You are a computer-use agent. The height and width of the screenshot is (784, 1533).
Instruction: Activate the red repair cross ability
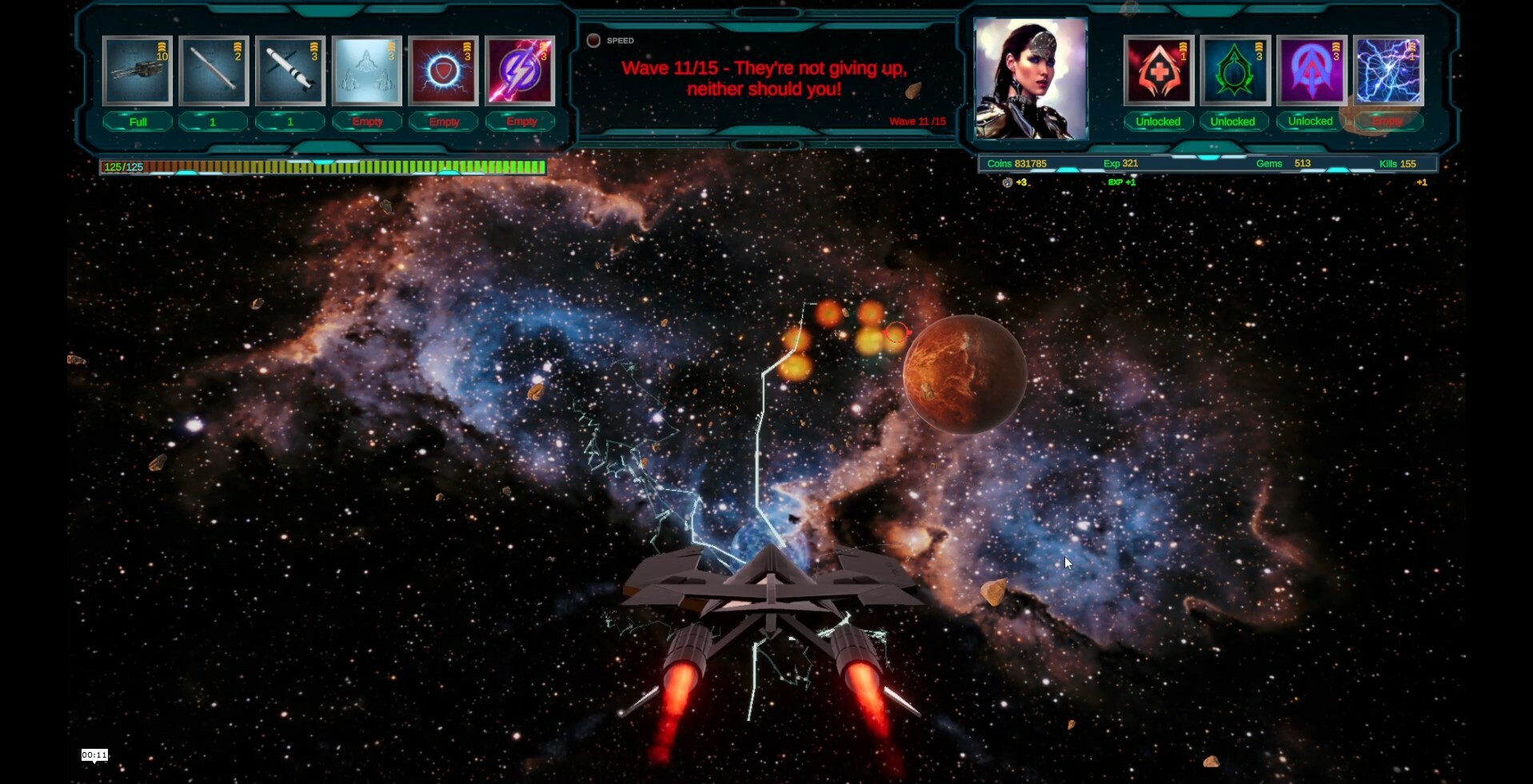click(1158, 70)
